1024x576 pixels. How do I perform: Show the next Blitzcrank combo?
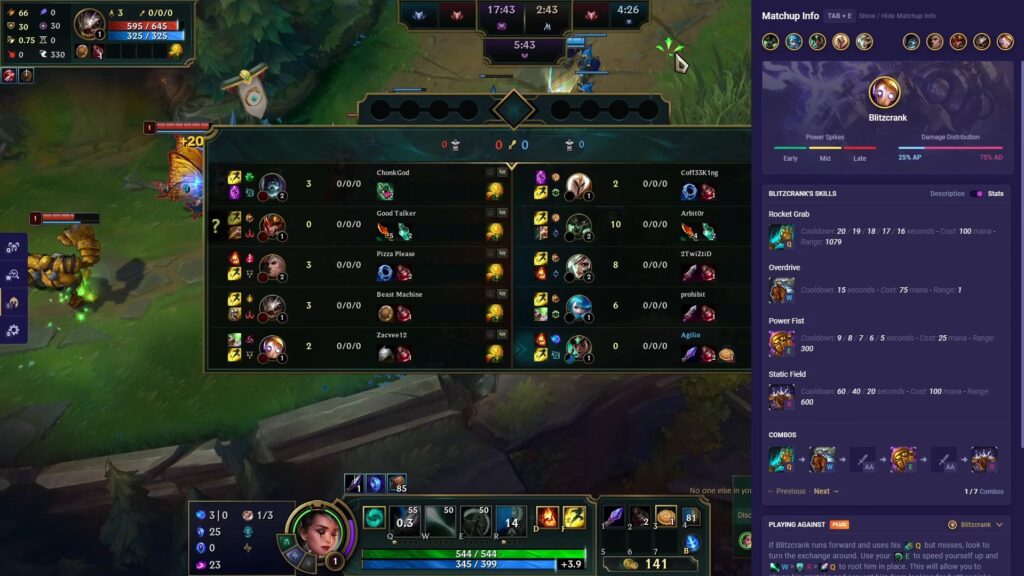point(825,491)
